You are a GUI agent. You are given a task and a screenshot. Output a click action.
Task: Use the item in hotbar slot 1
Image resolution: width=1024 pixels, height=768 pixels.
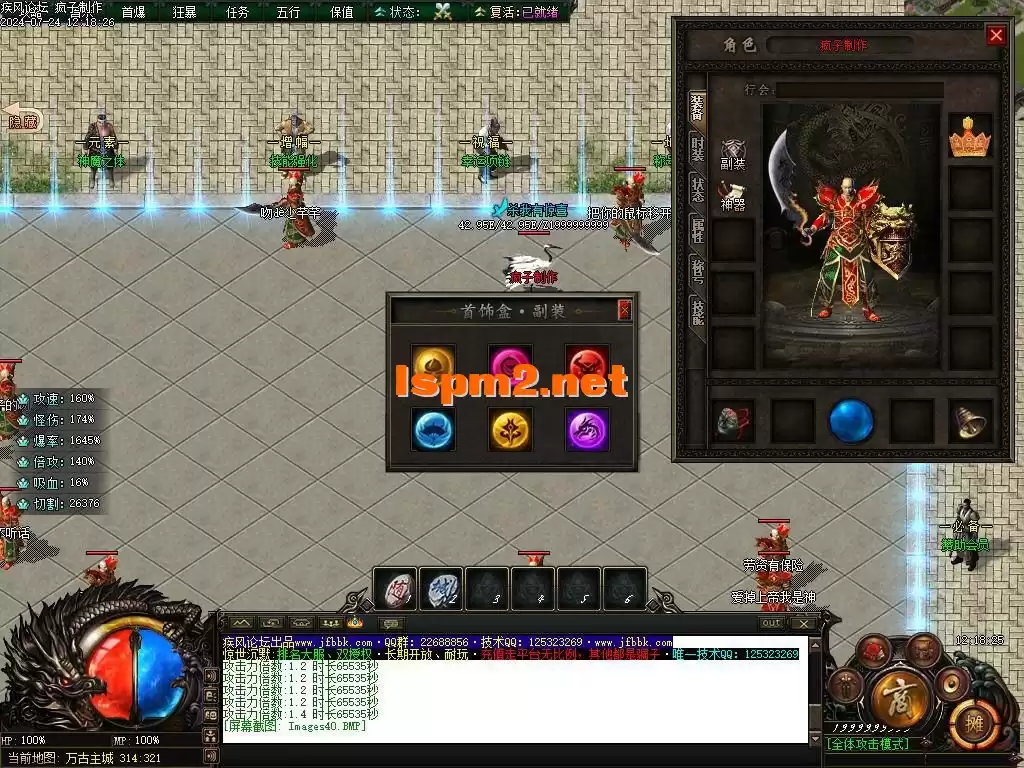[x=395, y=589]
